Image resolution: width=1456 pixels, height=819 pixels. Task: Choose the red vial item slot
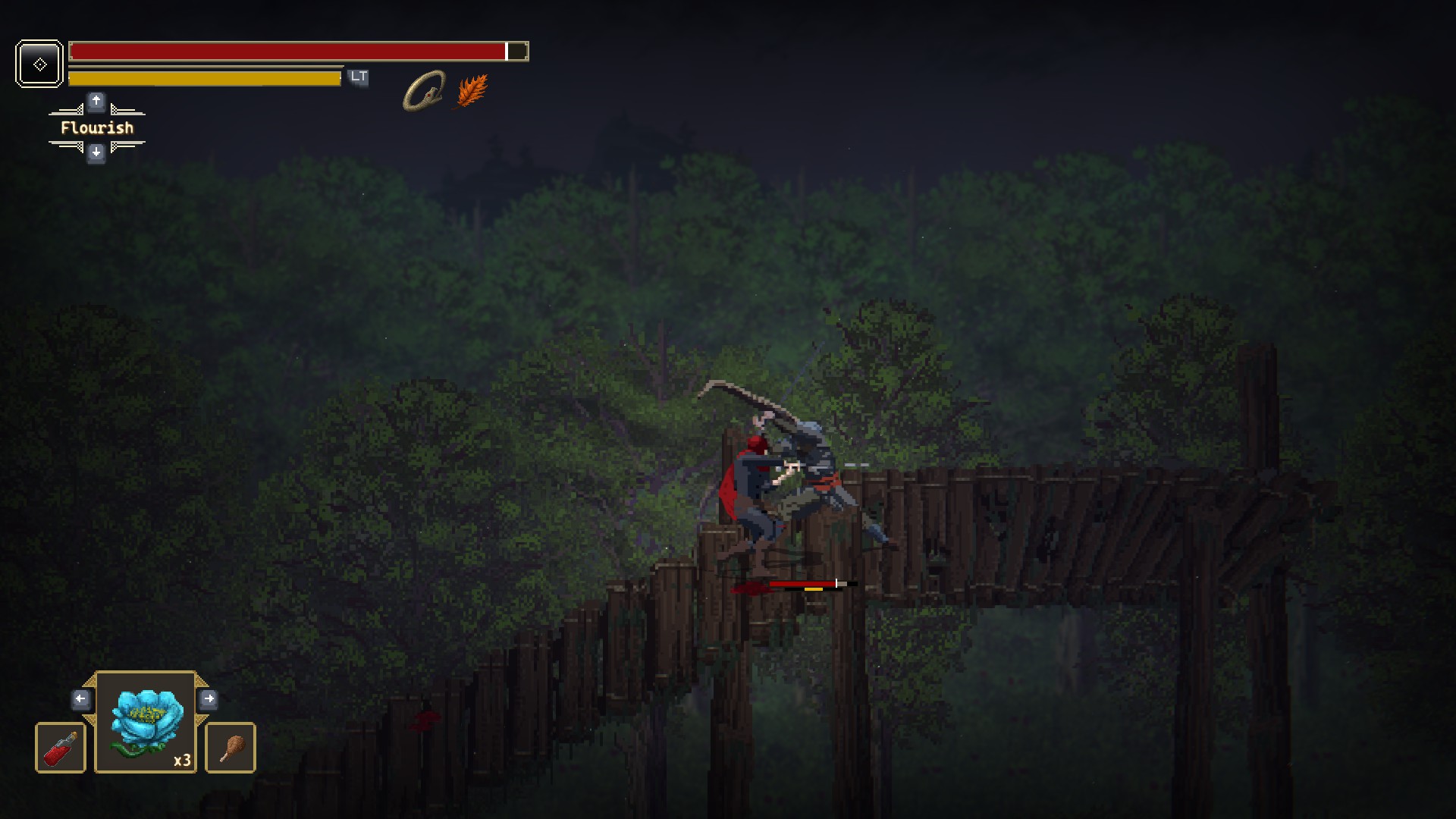pyautogui.click(x=61, y=748)
